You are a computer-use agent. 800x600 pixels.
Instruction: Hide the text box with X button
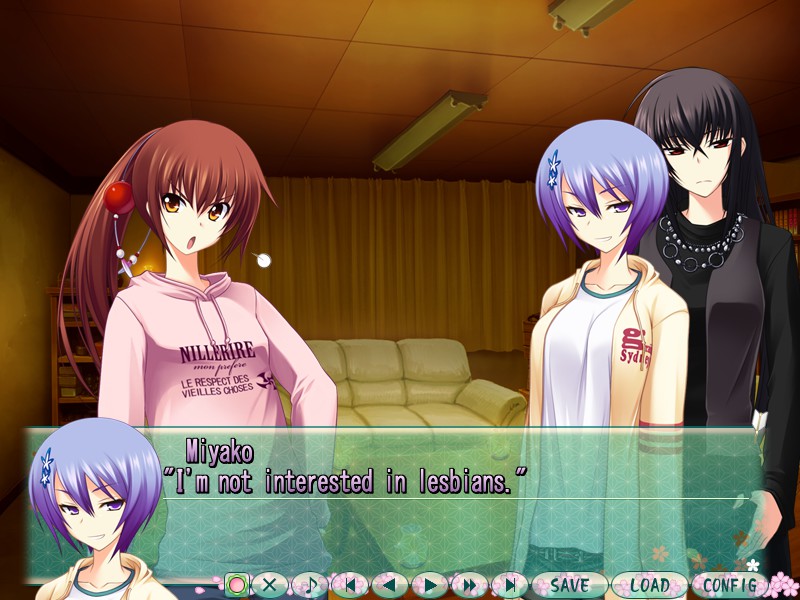pos(270,584)
